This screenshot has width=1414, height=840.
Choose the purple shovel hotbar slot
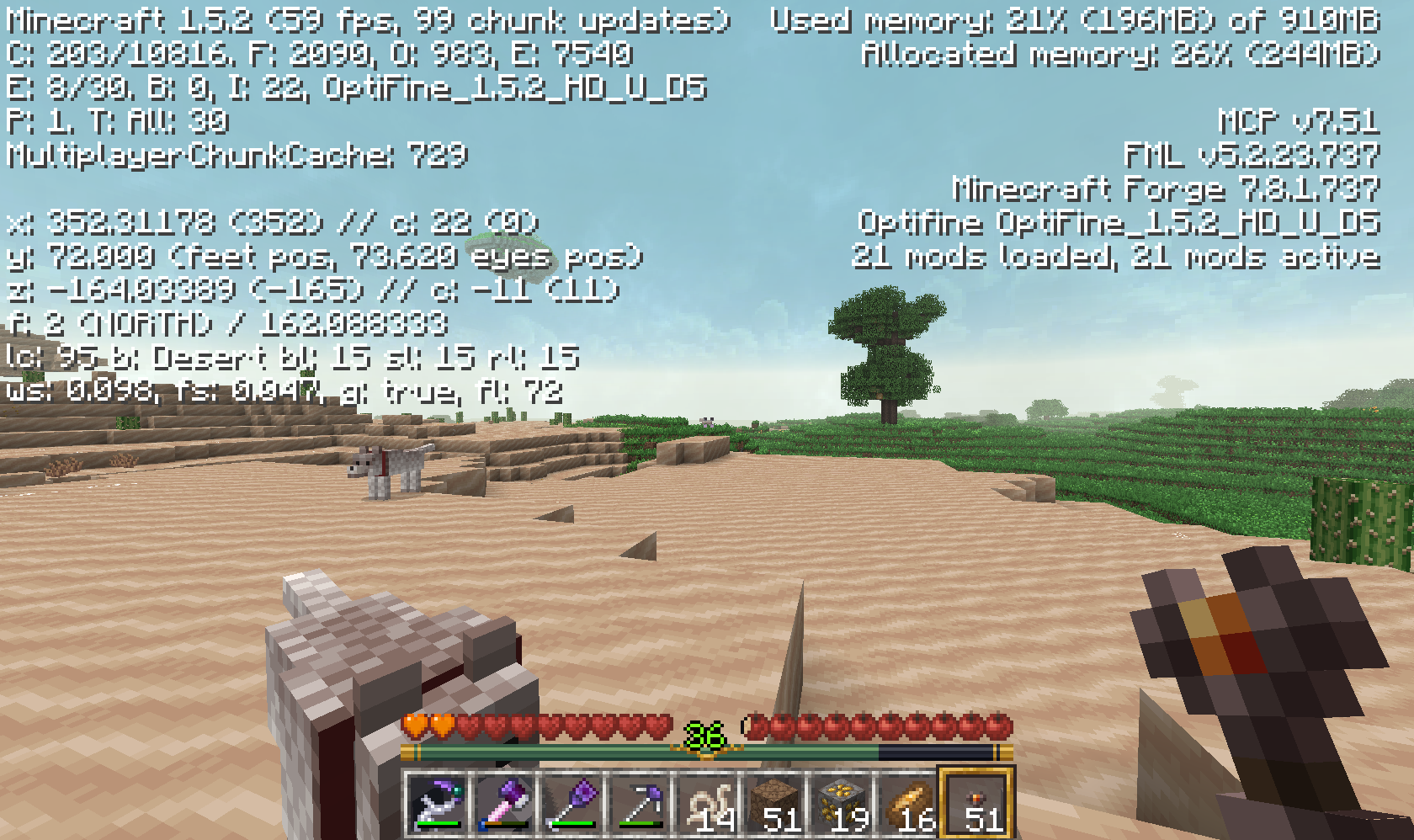coord(572,803)
